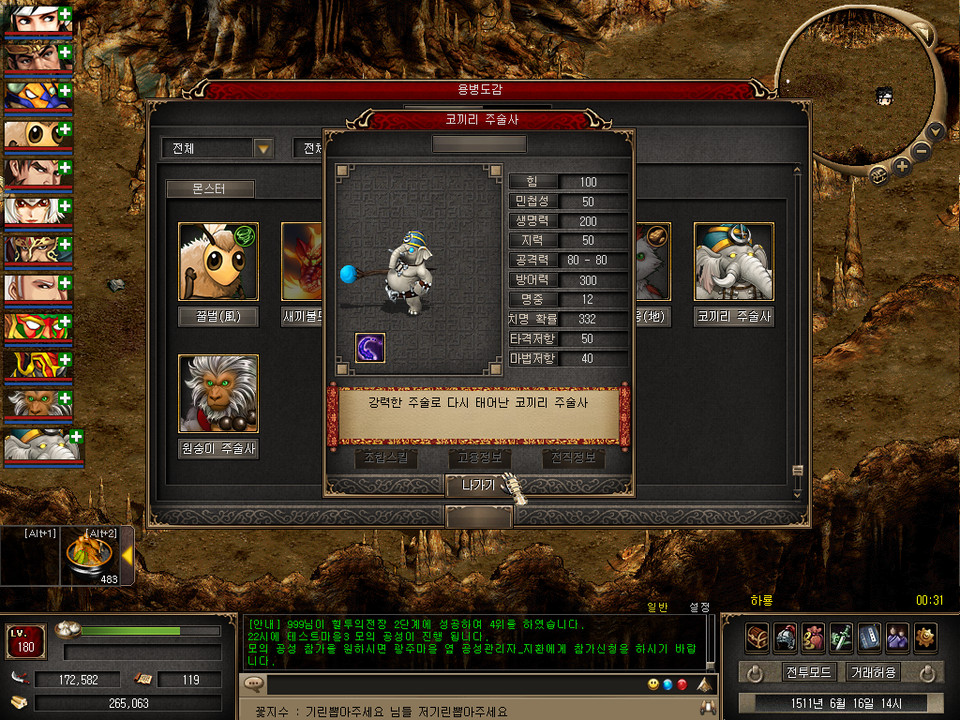Click the chat input field
Viewport: 960px width, 720px height.
point(450,685)
